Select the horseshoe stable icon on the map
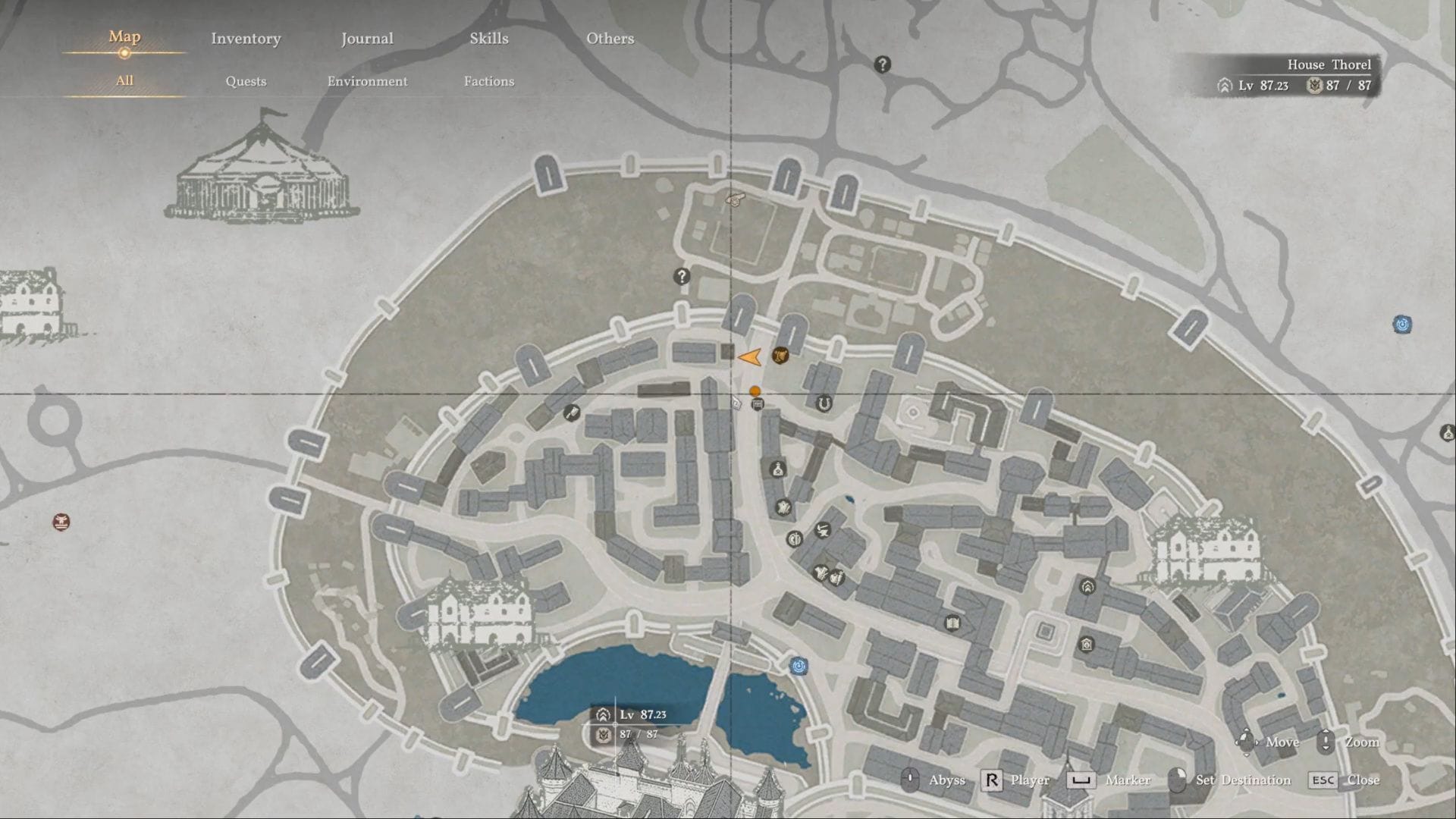 pyautogui.click(x=824, y=403)
